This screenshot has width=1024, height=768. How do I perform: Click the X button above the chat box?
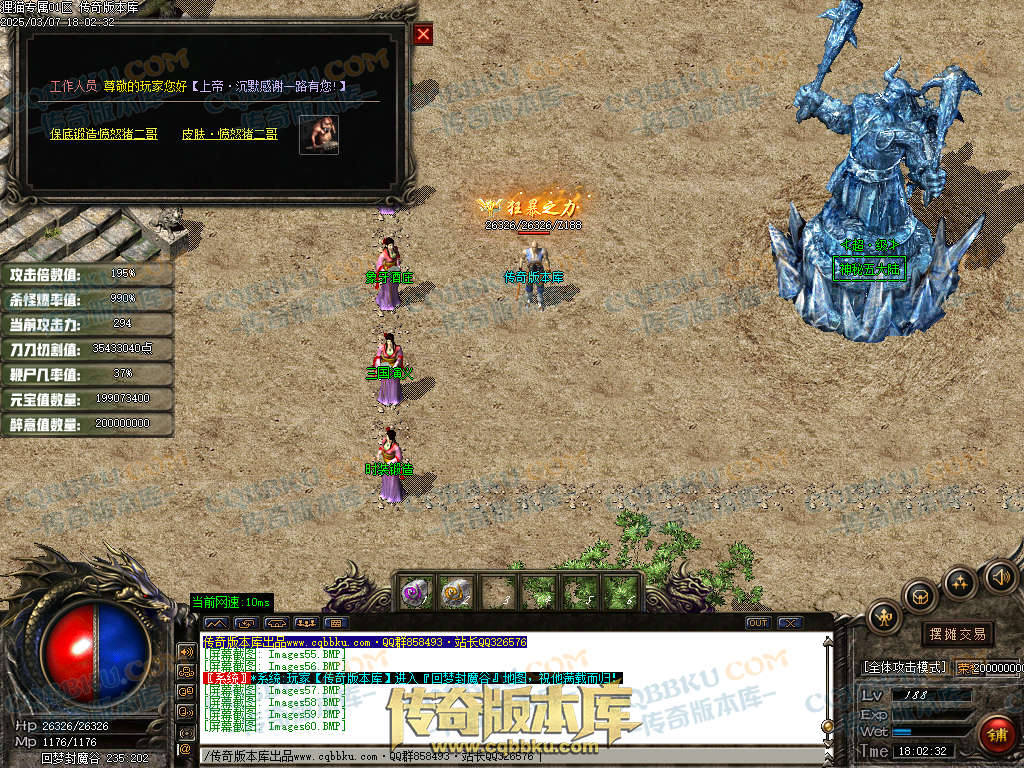(x=790, y=623)
